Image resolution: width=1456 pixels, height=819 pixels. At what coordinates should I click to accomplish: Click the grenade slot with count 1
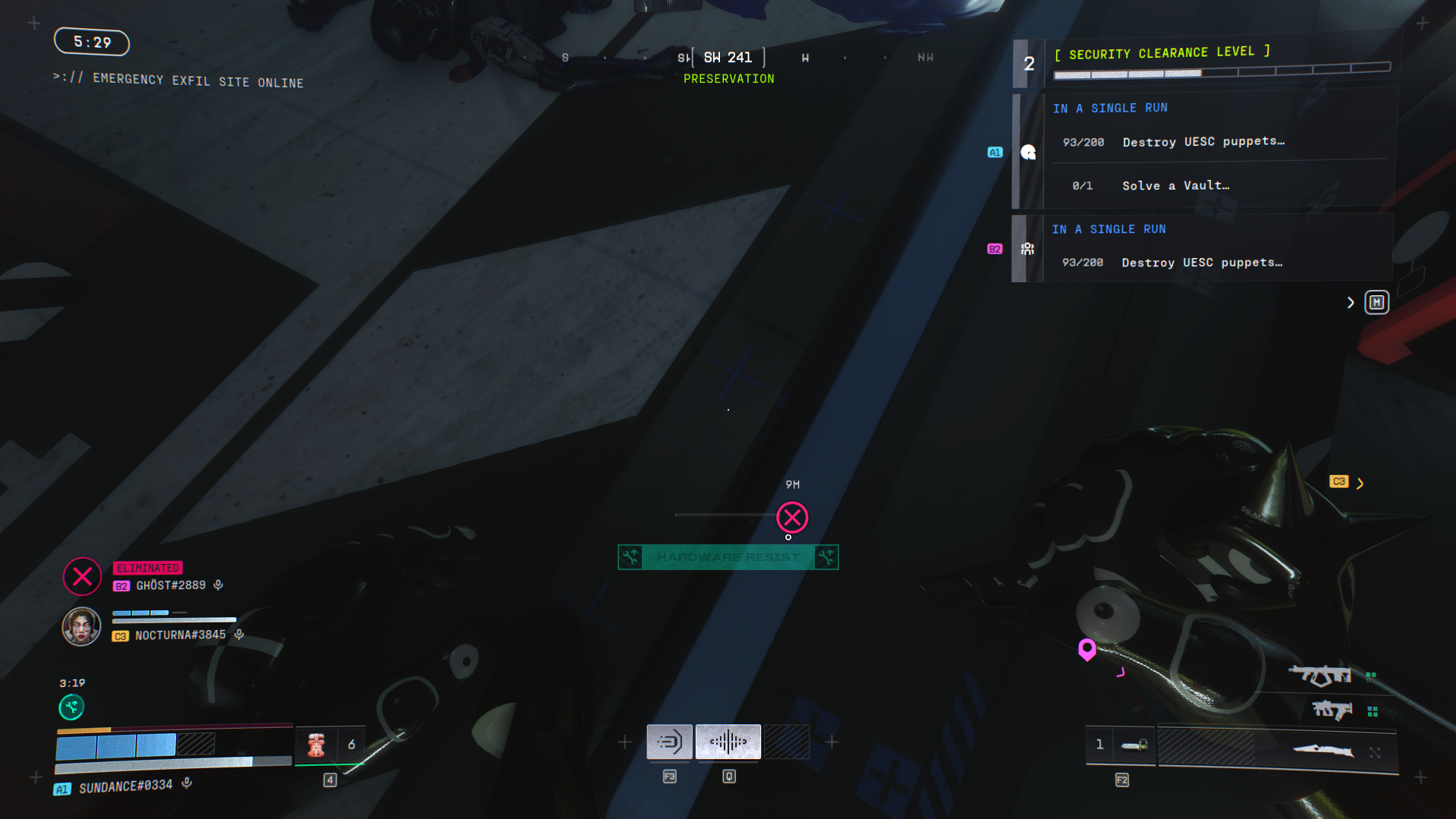(x=1120, y=745)
